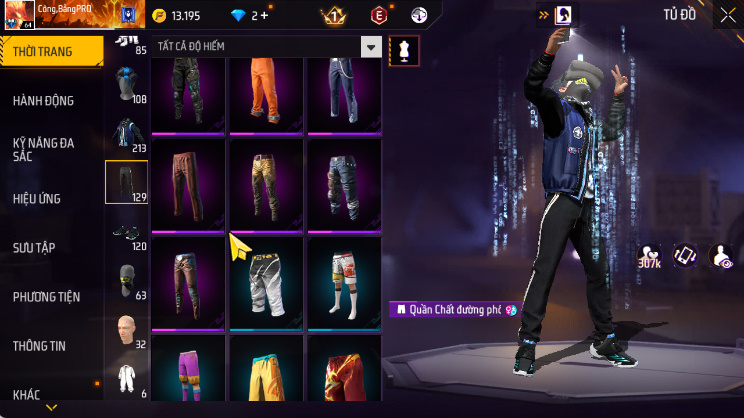The height and width of the screenshot is (418, 744).
Task: Switch to the Hành Động tab
Action: pyautogui.click(x=44, y=101)
